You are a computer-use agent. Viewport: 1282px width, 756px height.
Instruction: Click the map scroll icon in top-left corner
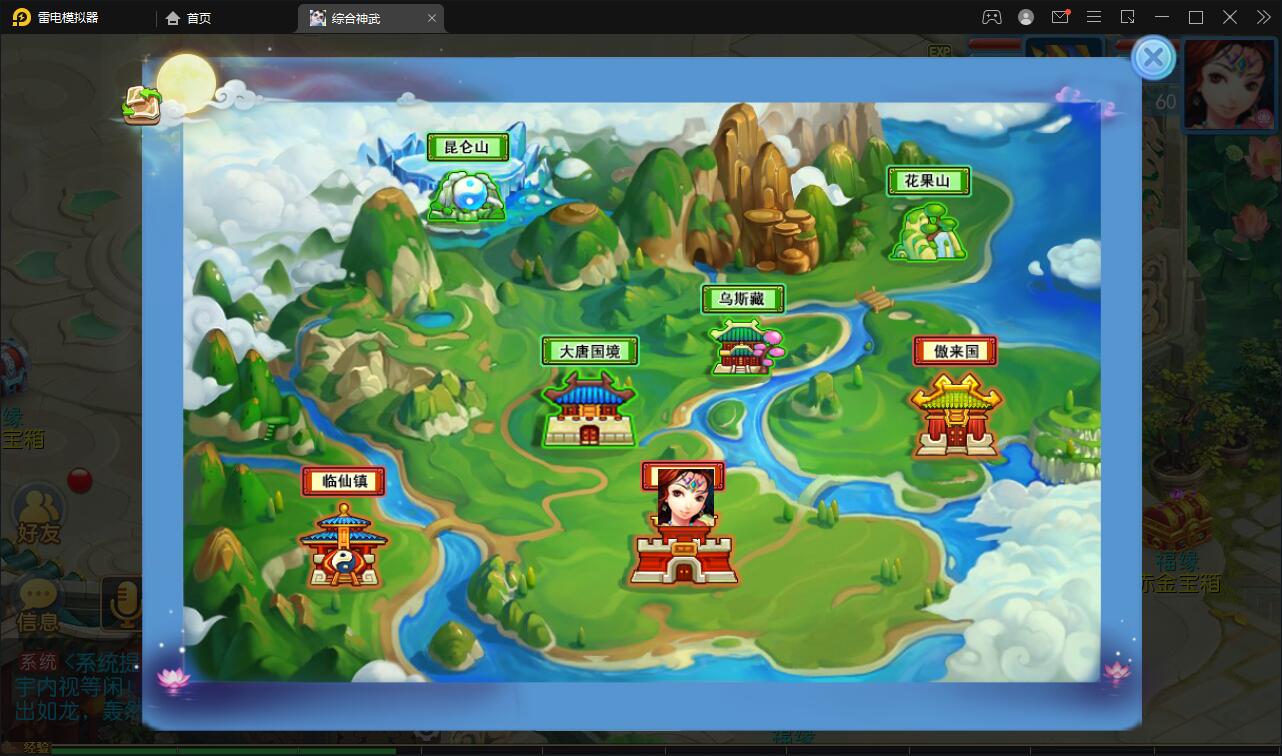142,105
